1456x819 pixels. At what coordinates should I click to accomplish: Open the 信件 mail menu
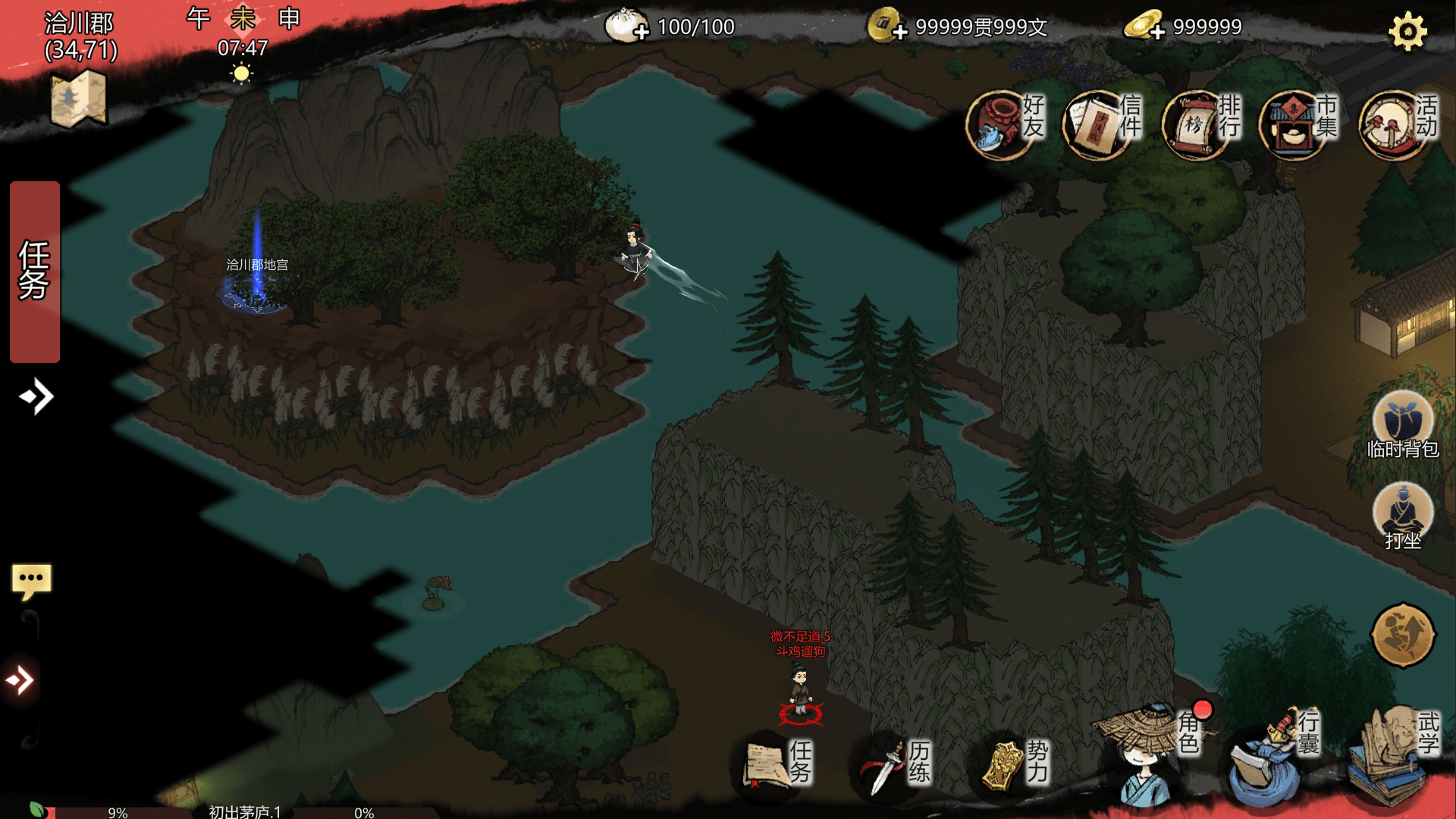click(x=1102, y=124)
